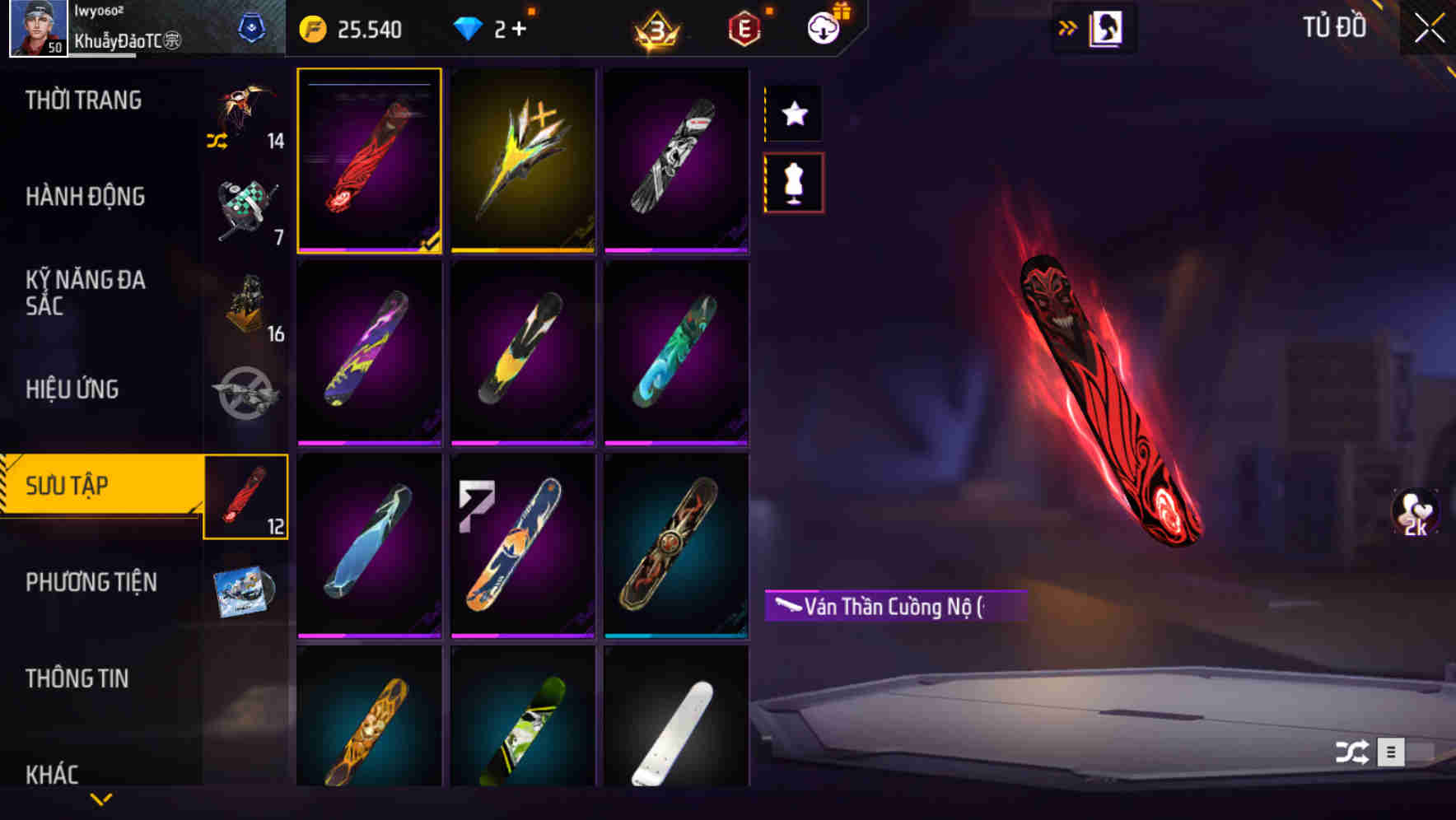Expand the bottom sidebar chevron under KHÁC

[100, 800]
